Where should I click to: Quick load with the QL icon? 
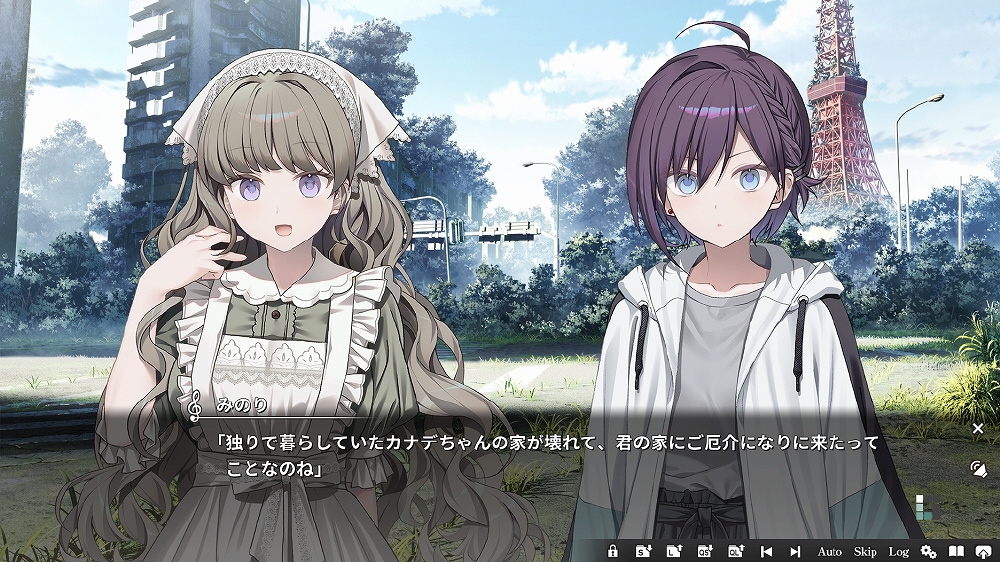click(x=736, y=551)
